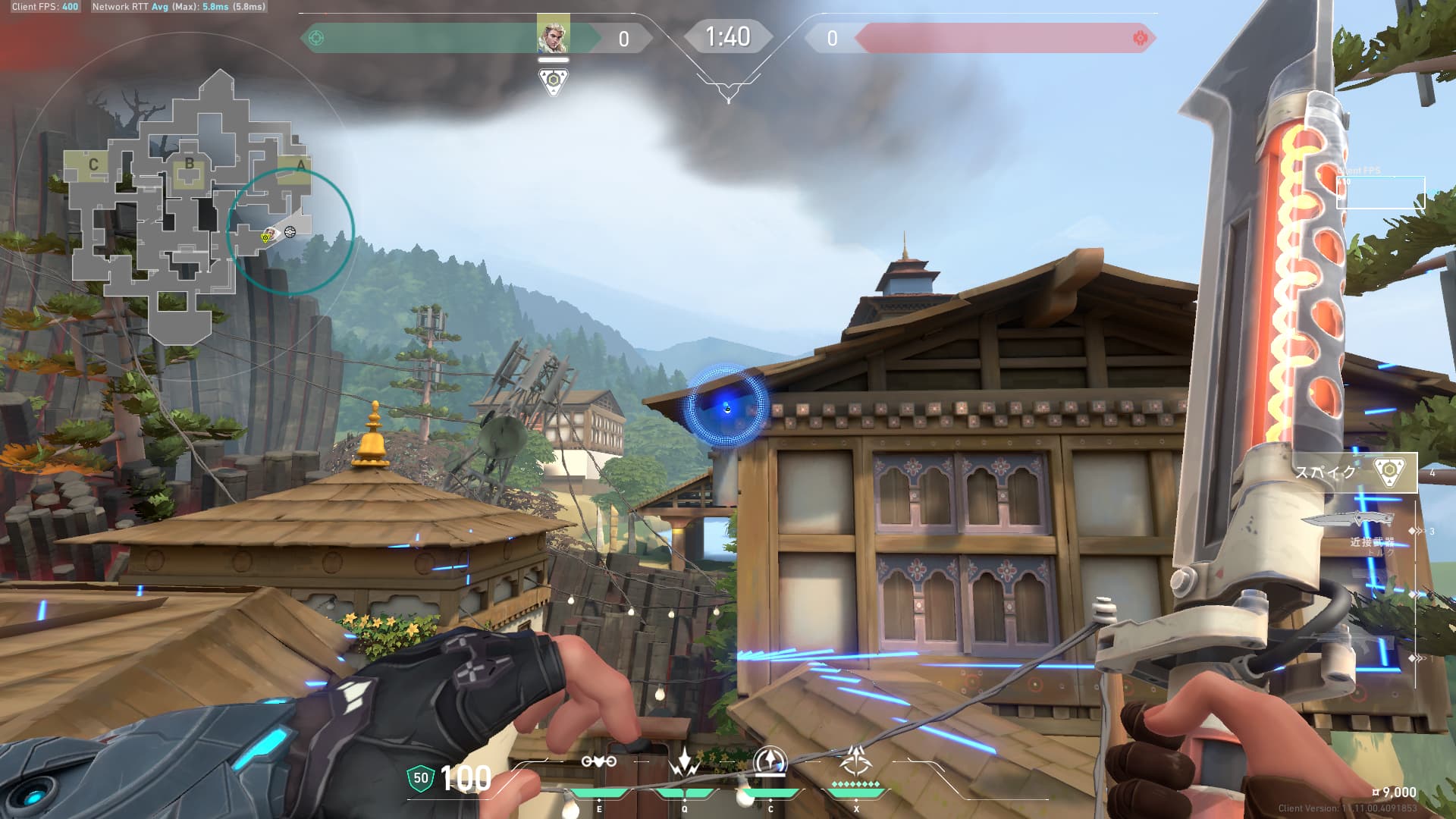This screenshot has width=1456, height=819.
Task: Select site A marker on the minimap
Action: click(x=300, y=165)
